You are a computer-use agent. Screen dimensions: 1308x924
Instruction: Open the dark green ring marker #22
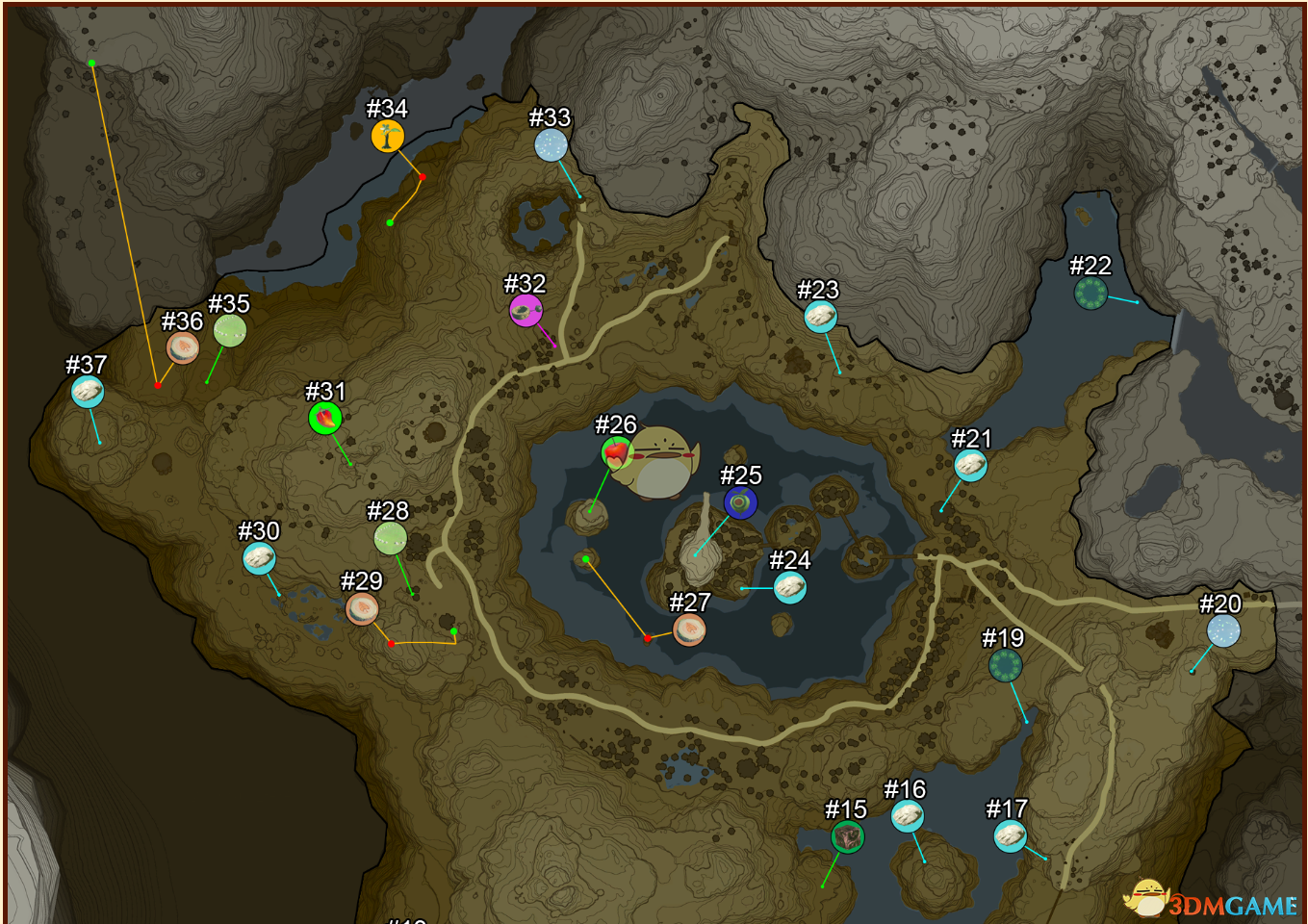click(1090, 293)
